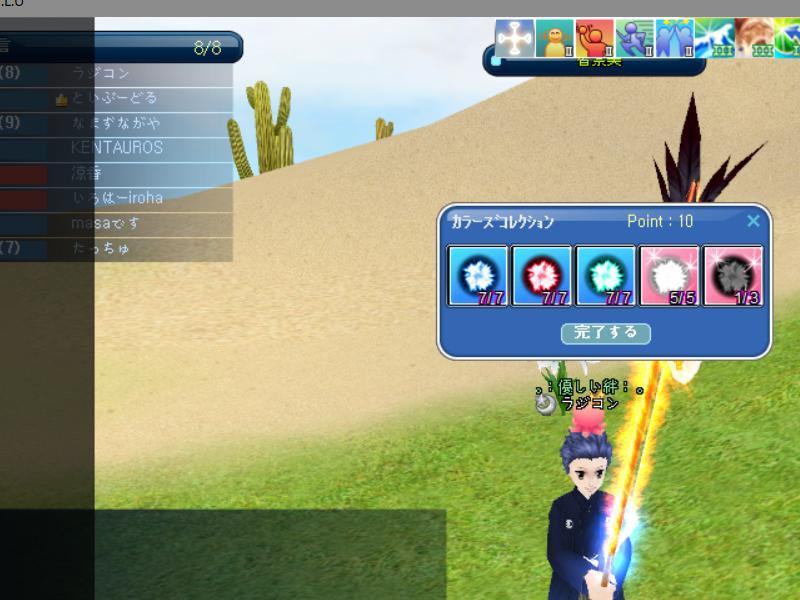Select the white orb on pink slot
Screen dimensions: 800x600
coord(669,276)
